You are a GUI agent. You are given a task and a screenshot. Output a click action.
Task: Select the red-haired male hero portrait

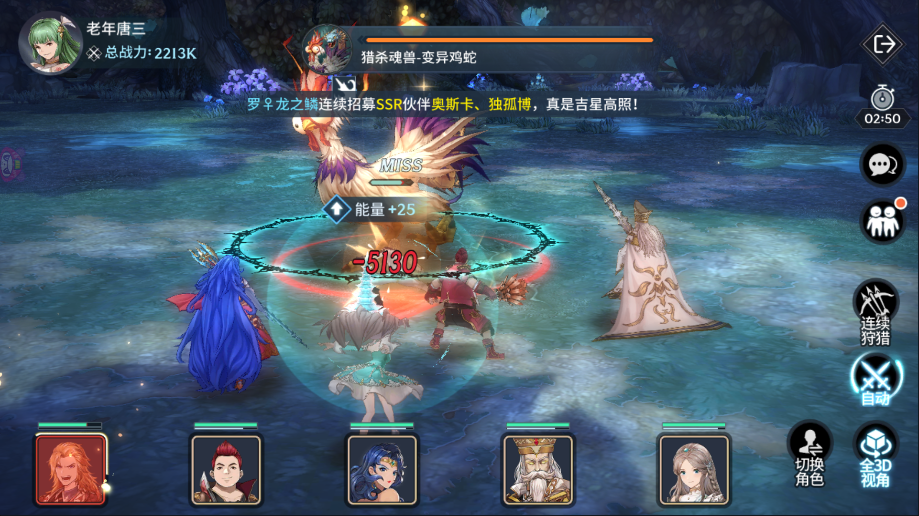(x=226, y=469)
